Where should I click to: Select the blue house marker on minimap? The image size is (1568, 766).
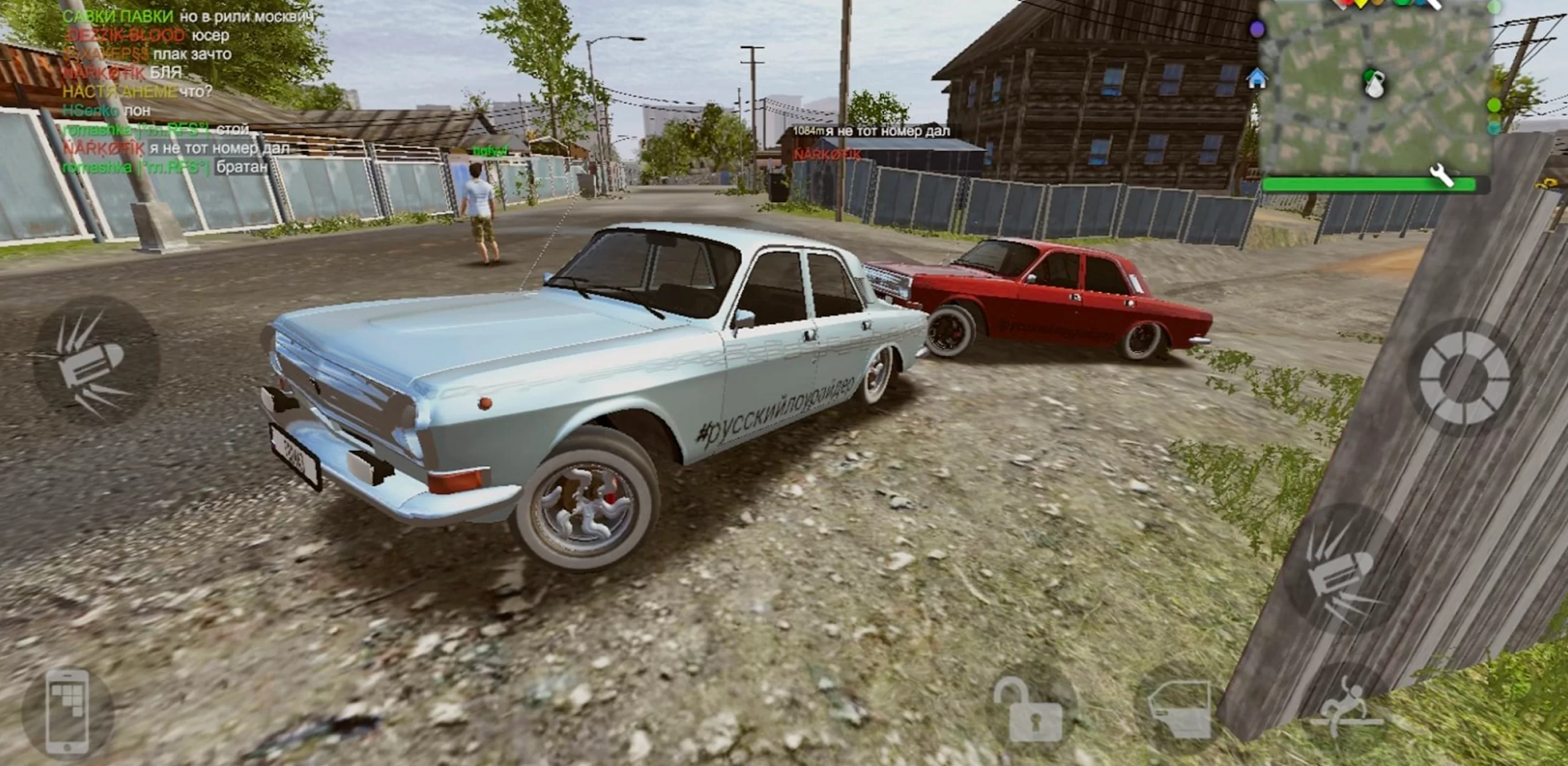click(x=1257, y=78)
